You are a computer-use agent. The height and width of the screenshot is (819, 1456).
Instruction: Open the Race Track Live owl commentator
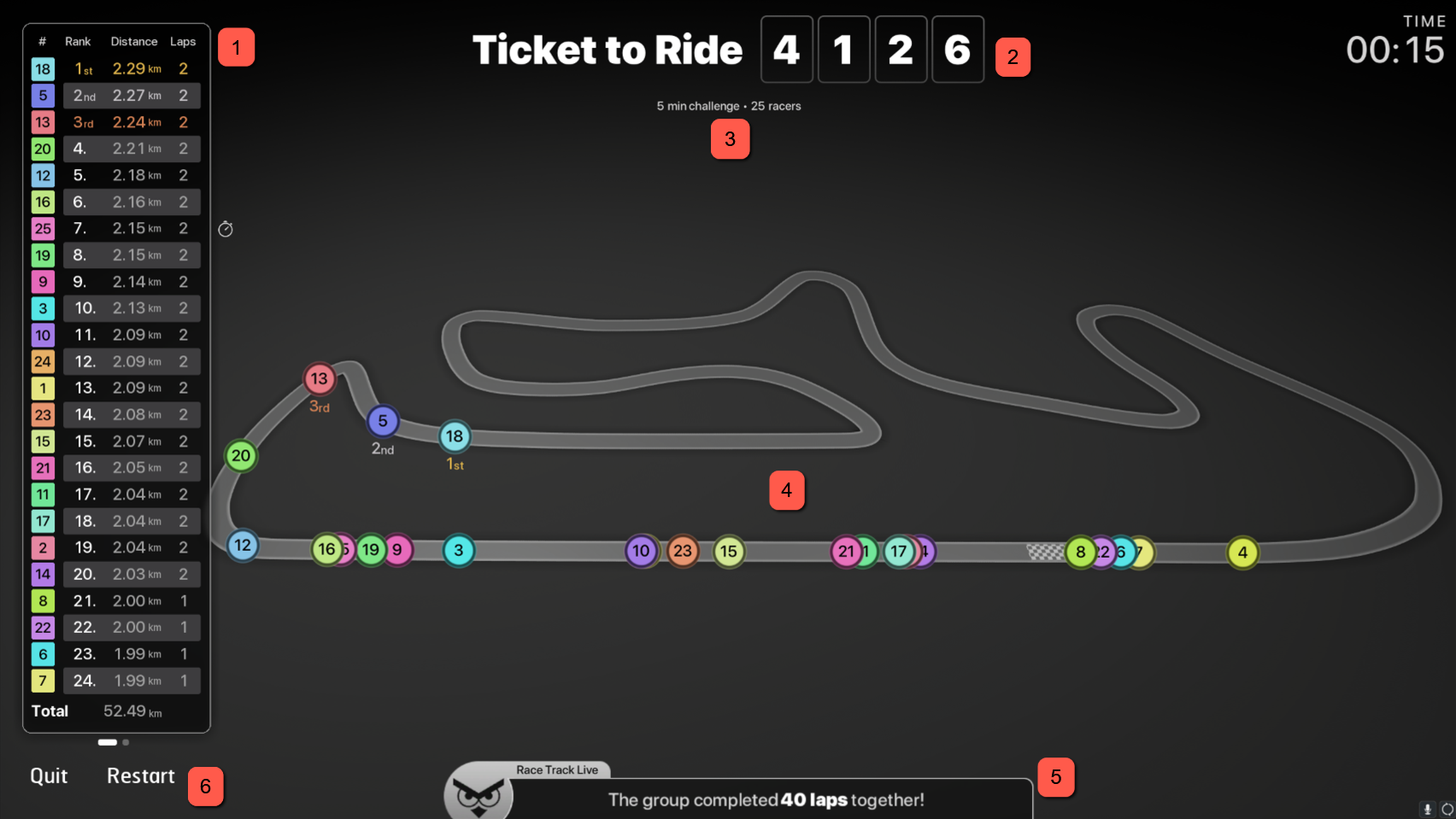pos(478,793)
